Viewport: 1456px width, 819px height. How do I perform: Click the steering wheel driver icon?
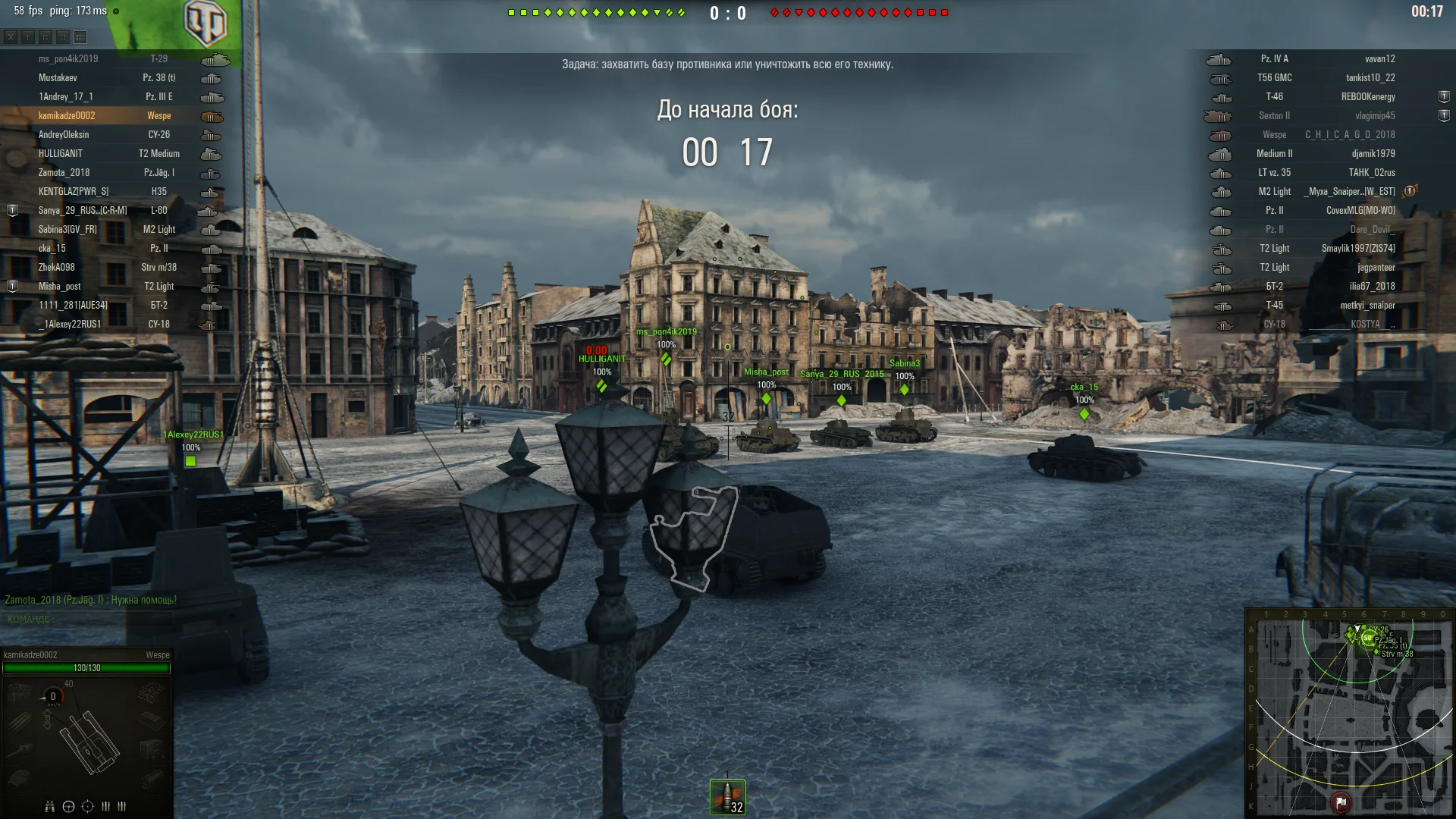coord(68,806)
